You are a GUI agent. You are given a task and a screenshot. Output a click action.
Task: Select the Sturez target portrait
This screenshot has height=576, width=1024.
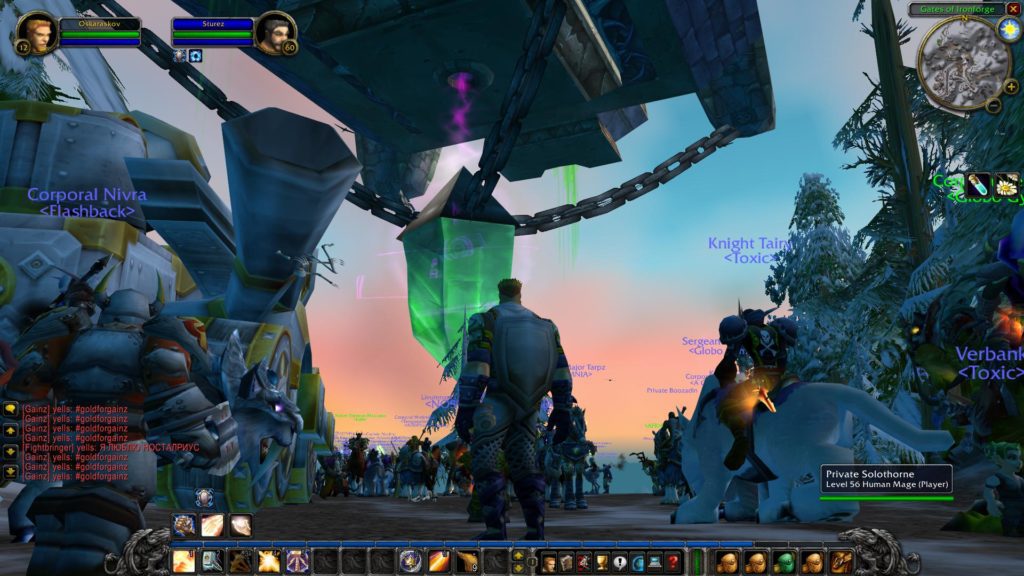[274, 32]
